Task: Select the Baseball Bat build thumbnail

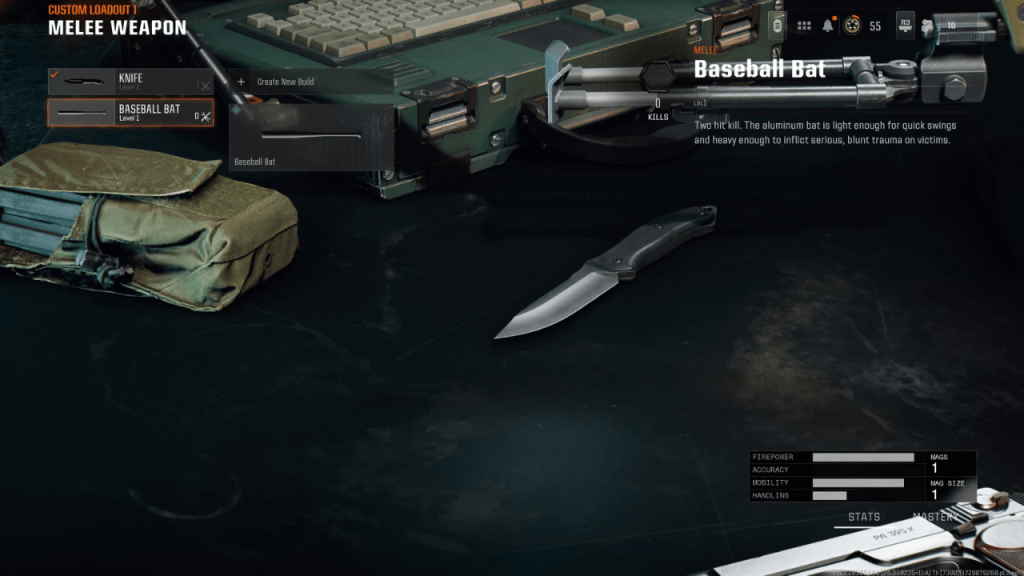Action: pos(310,137)
